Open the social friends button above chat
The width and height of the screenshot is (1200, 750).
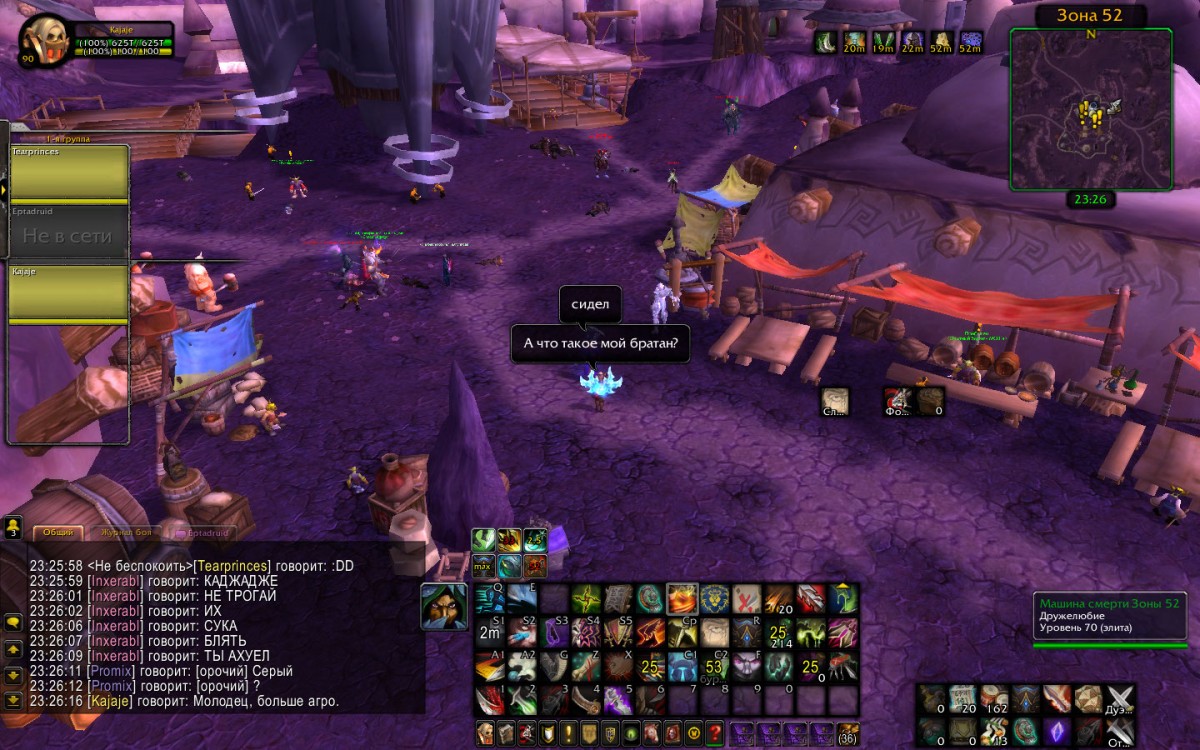[x=13, y=525]
